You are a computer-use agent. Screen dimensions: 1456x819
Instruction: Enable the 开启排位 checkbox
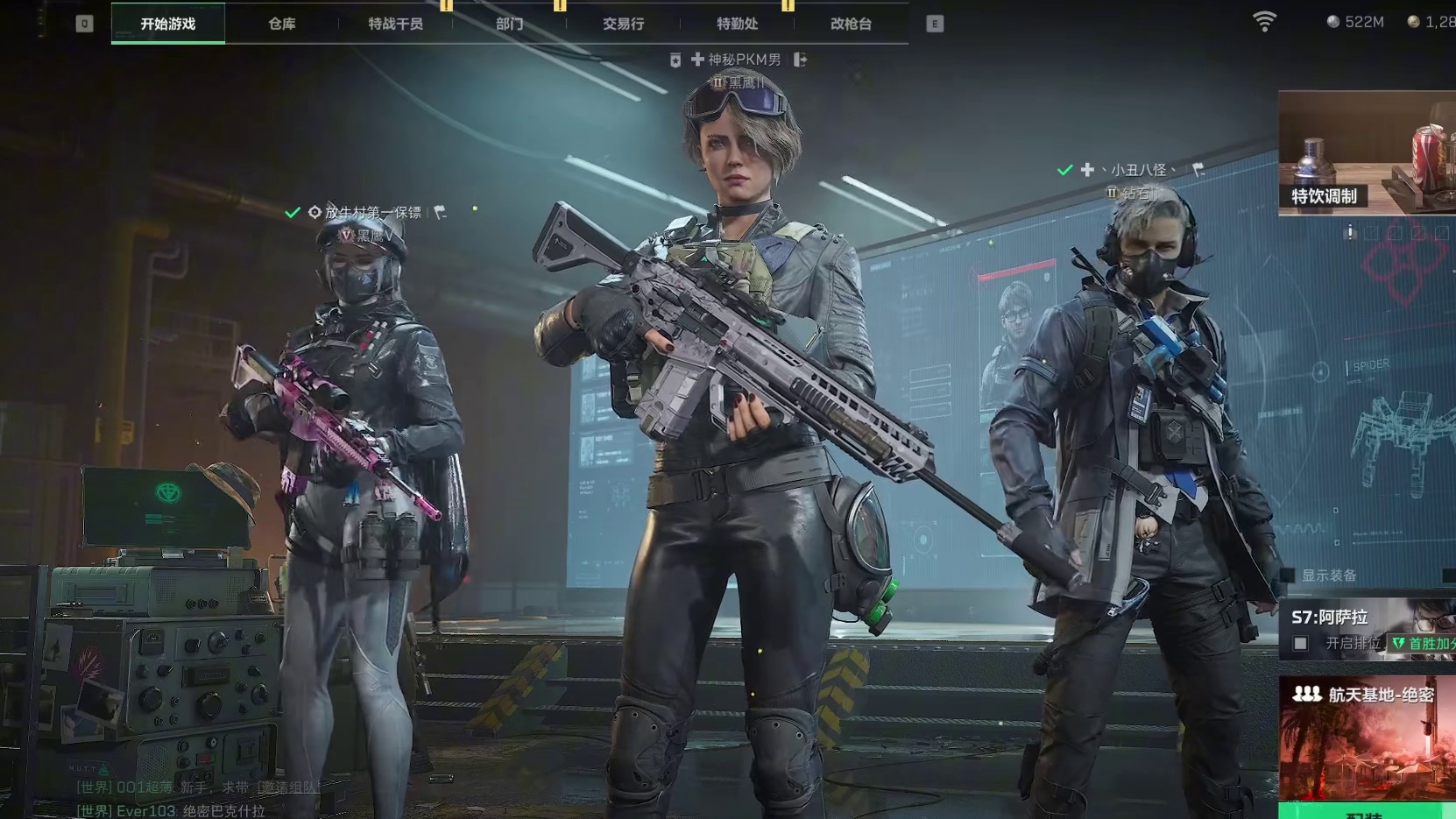1301,644
